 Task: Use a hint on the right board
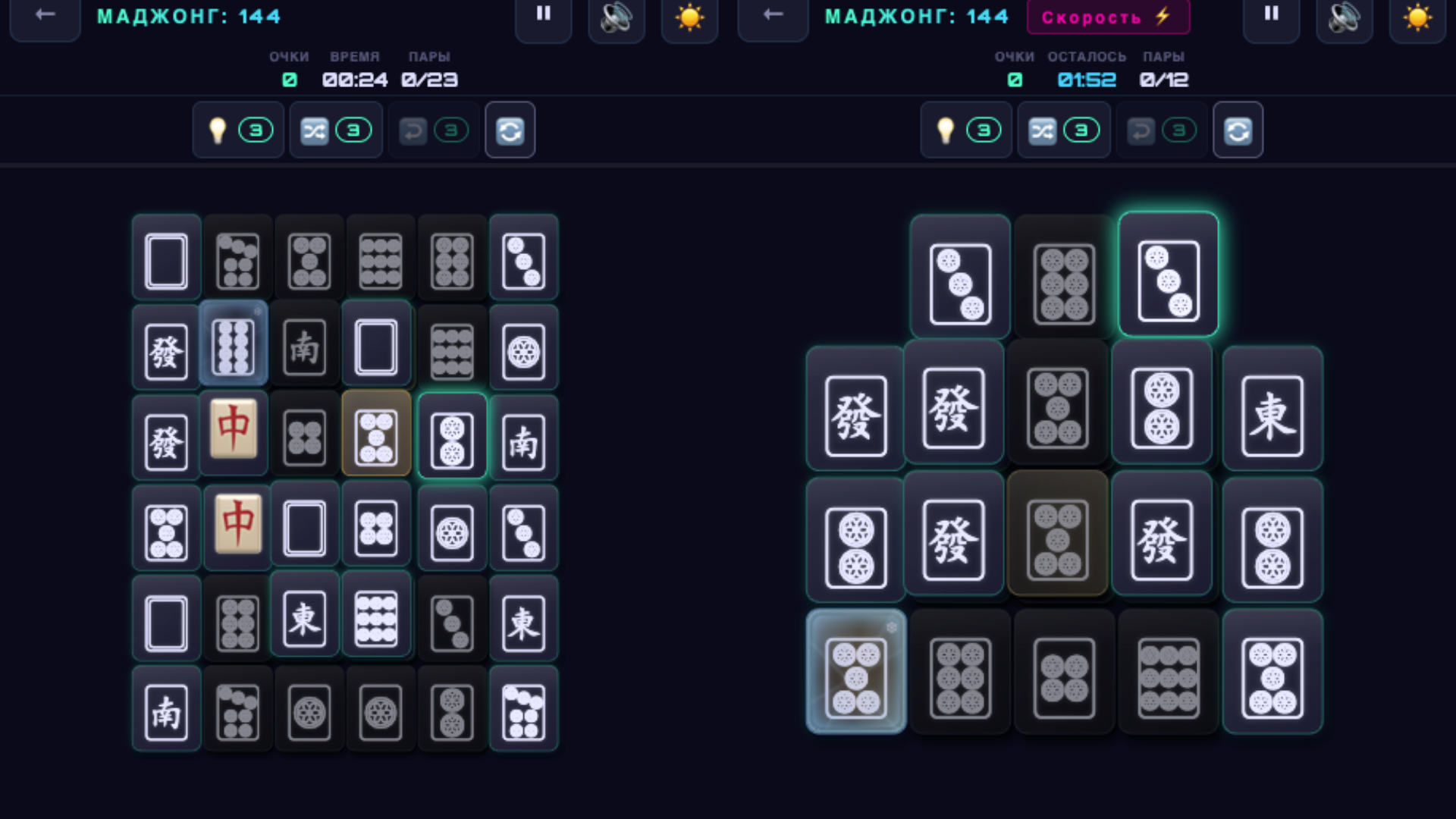coord(948,130)
